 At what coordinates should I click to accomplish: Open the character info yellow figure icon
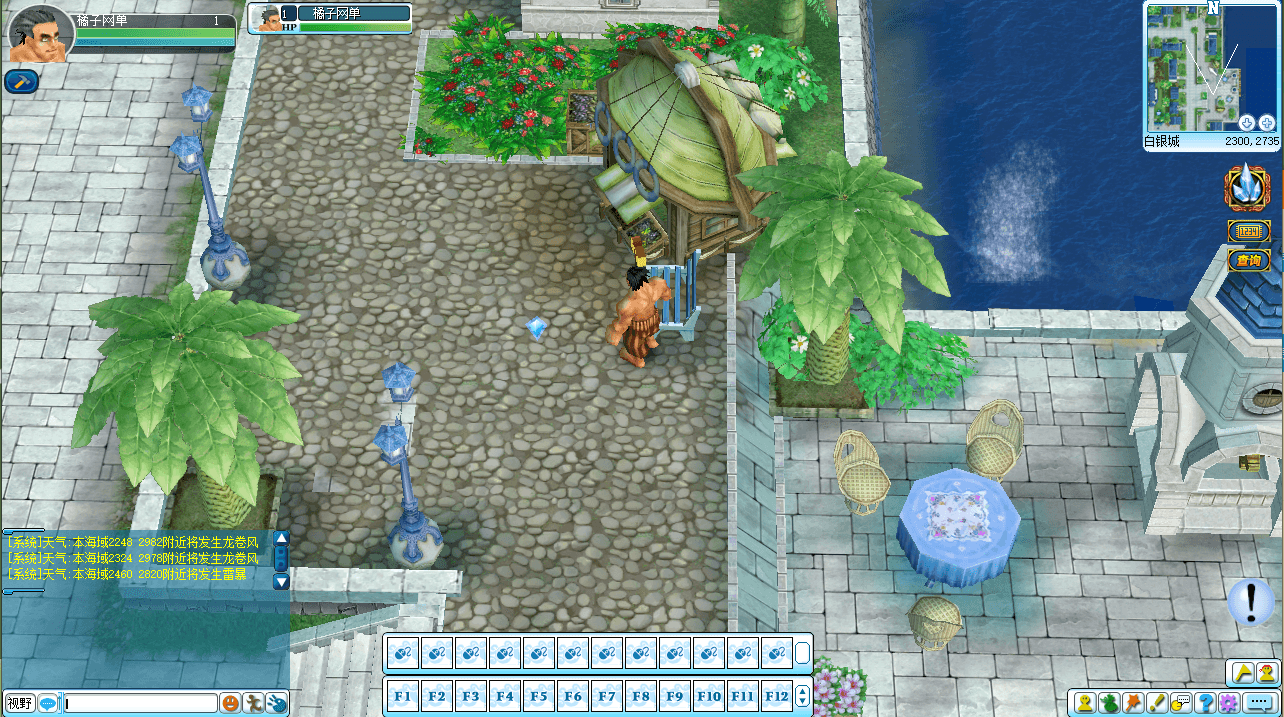pyautogui.click(x=1084, y=703)
